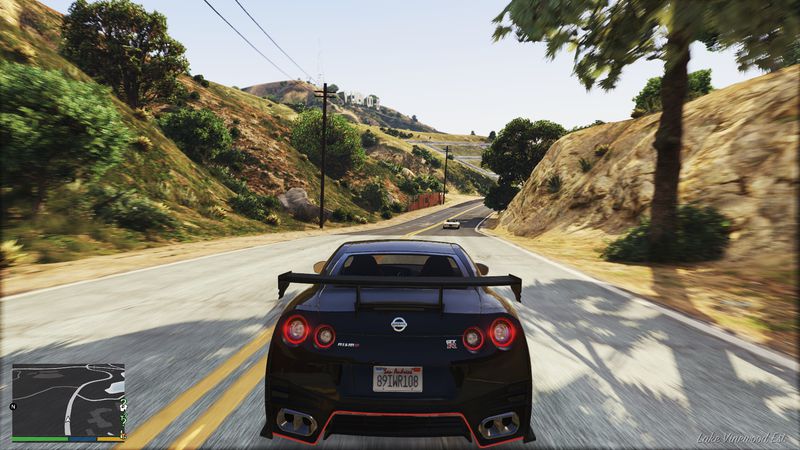Open the minimap showing the winding road

click(68, 400)
